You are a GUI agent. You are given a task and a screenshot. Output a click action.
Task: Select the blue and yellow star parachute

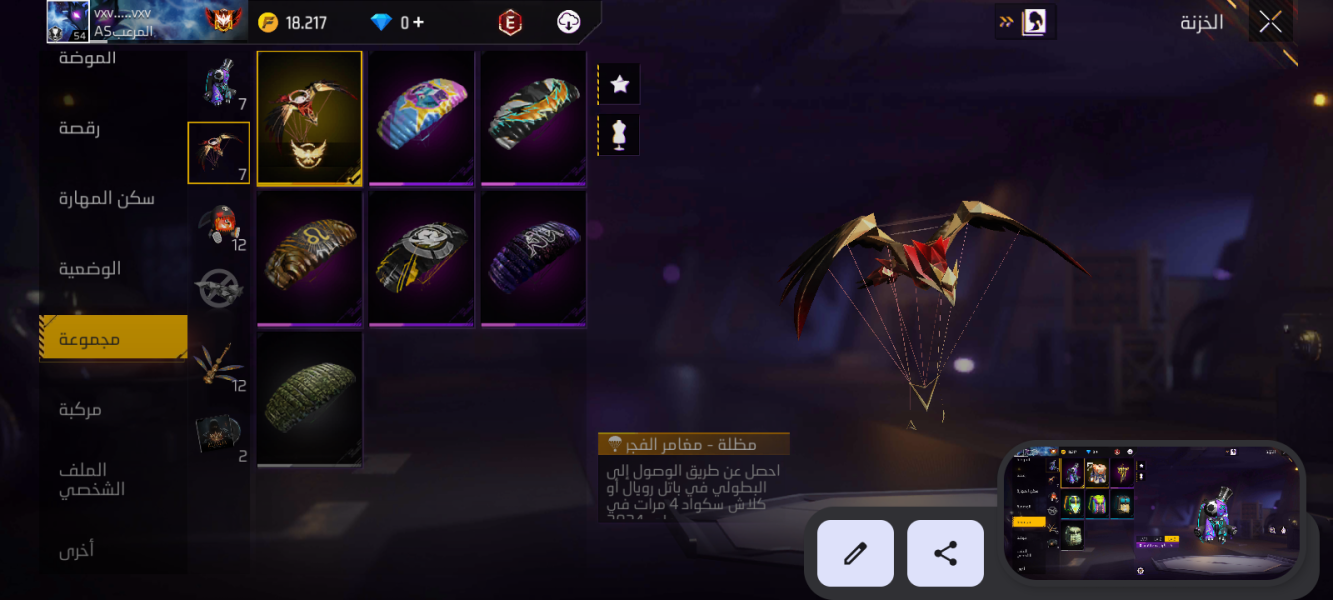tap(421, 117)
